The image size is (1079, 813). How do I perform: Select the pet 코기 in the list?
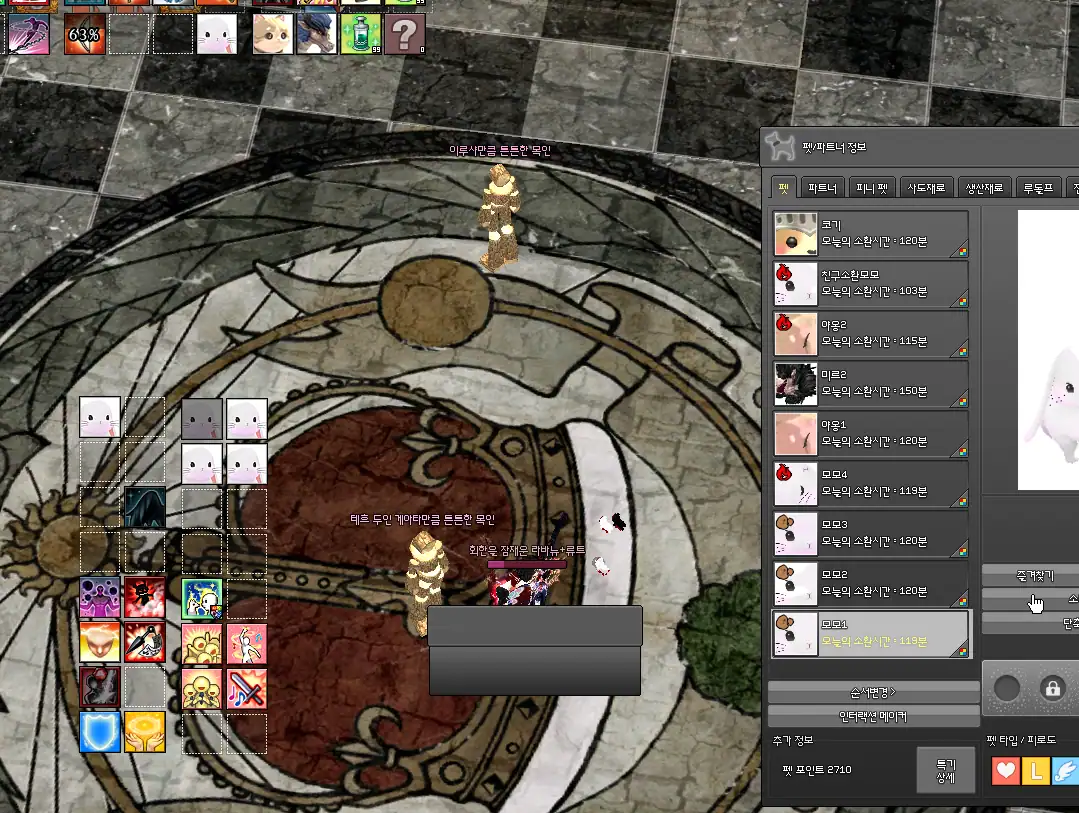tap(870, 234)
